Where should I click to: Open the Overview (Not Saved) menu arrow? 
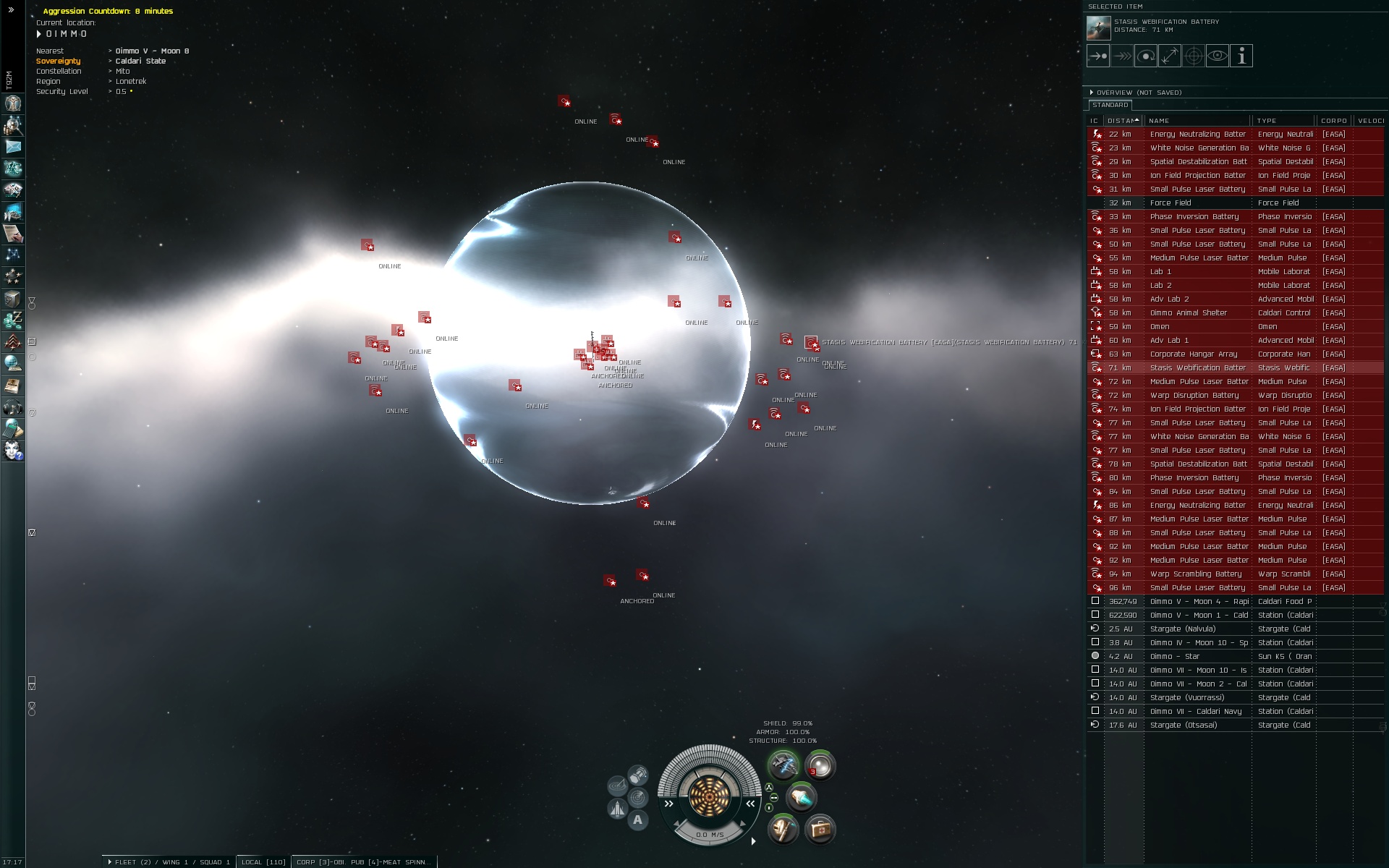coord(1092,93)
